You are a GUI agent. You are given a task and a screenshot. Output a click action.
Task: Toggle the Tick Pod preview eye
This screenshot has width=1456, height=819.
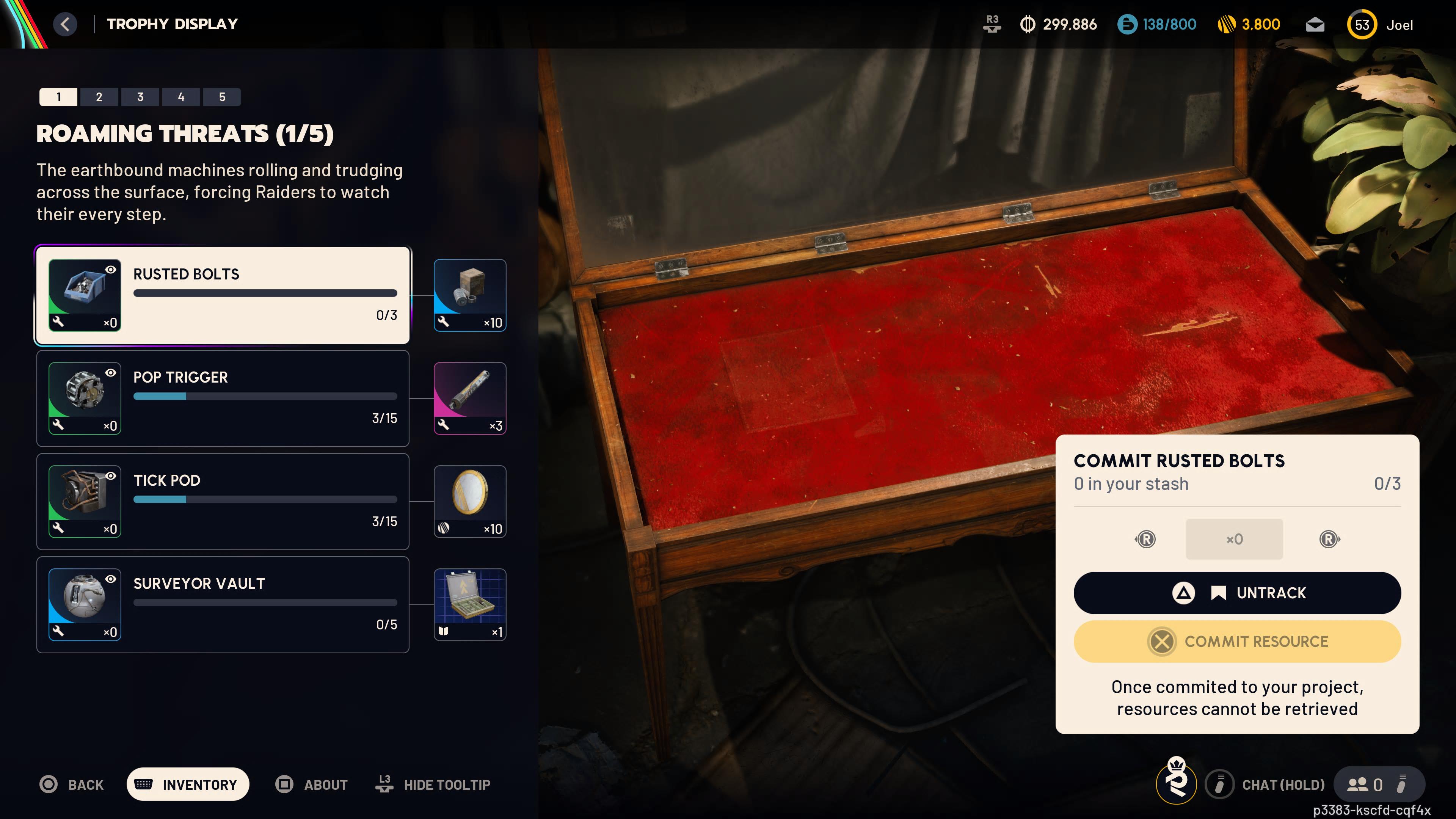point(111,476)
